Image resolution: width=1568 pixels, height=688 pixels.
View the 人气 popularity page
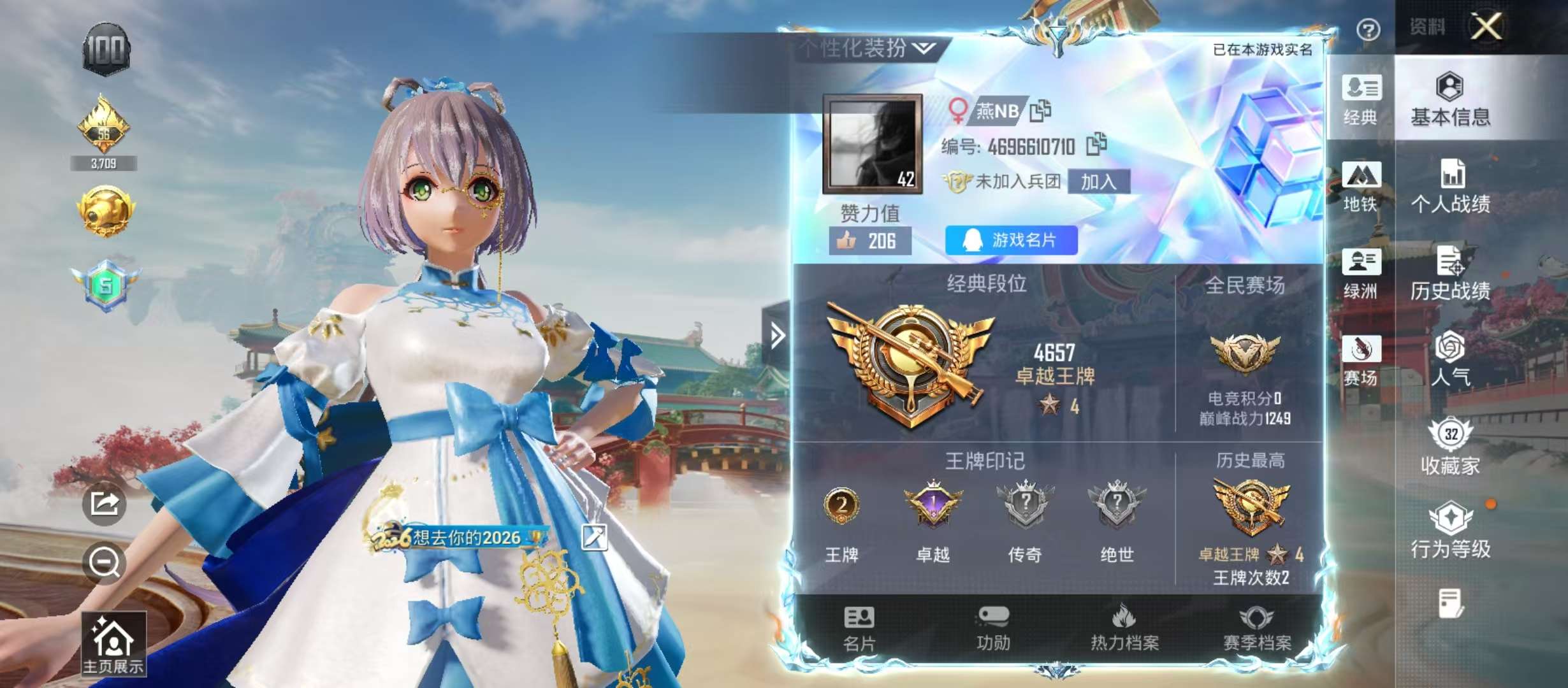click(1450, 359)
